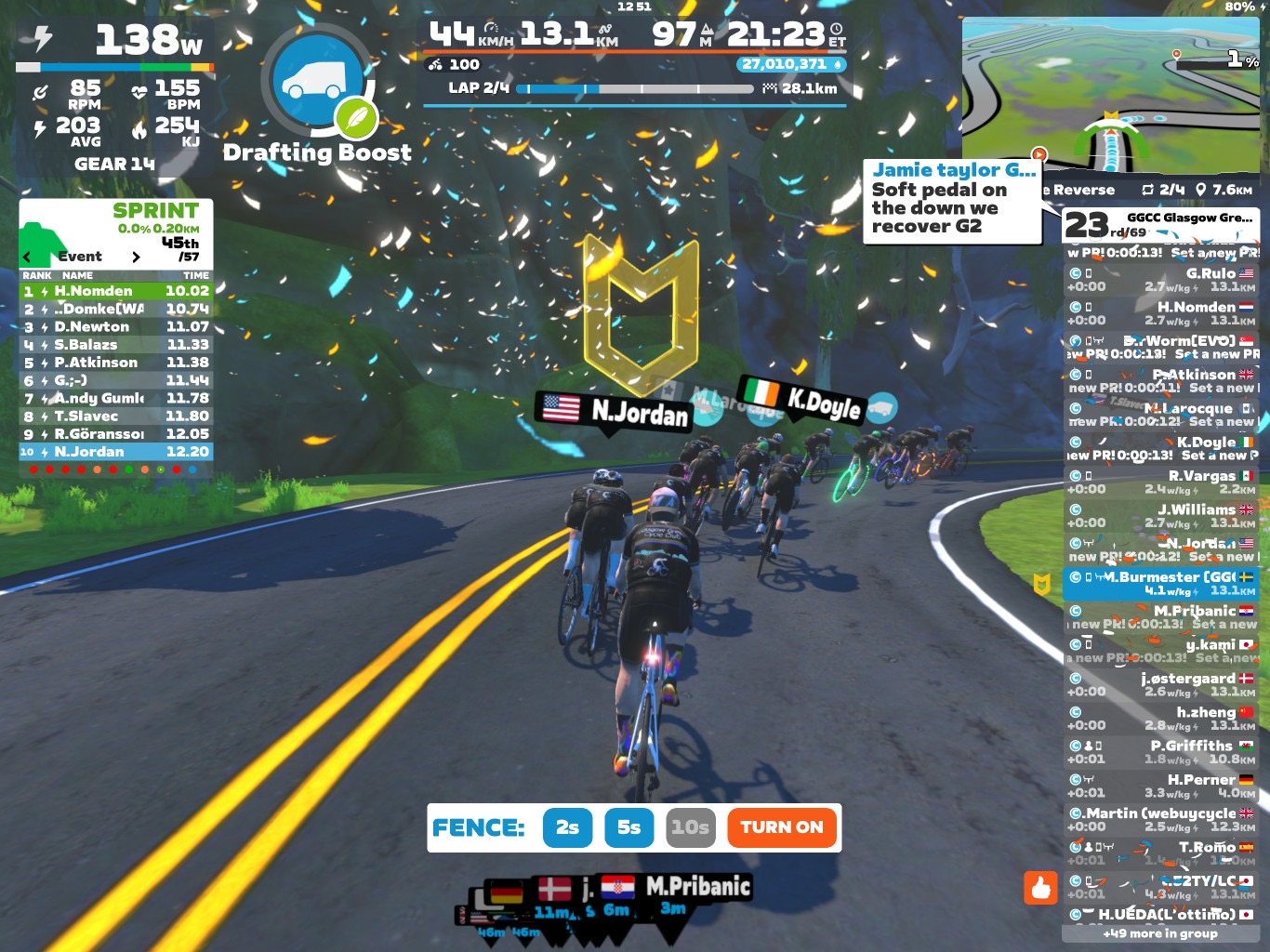The image size is (1270, 952).
Task: Select P.Griffiths in the riders list
Action: (1160, 752)
